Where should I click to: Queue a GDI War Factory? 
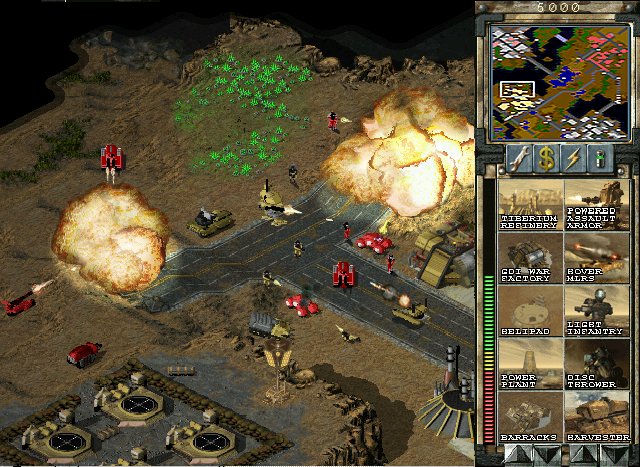(530, 258)
